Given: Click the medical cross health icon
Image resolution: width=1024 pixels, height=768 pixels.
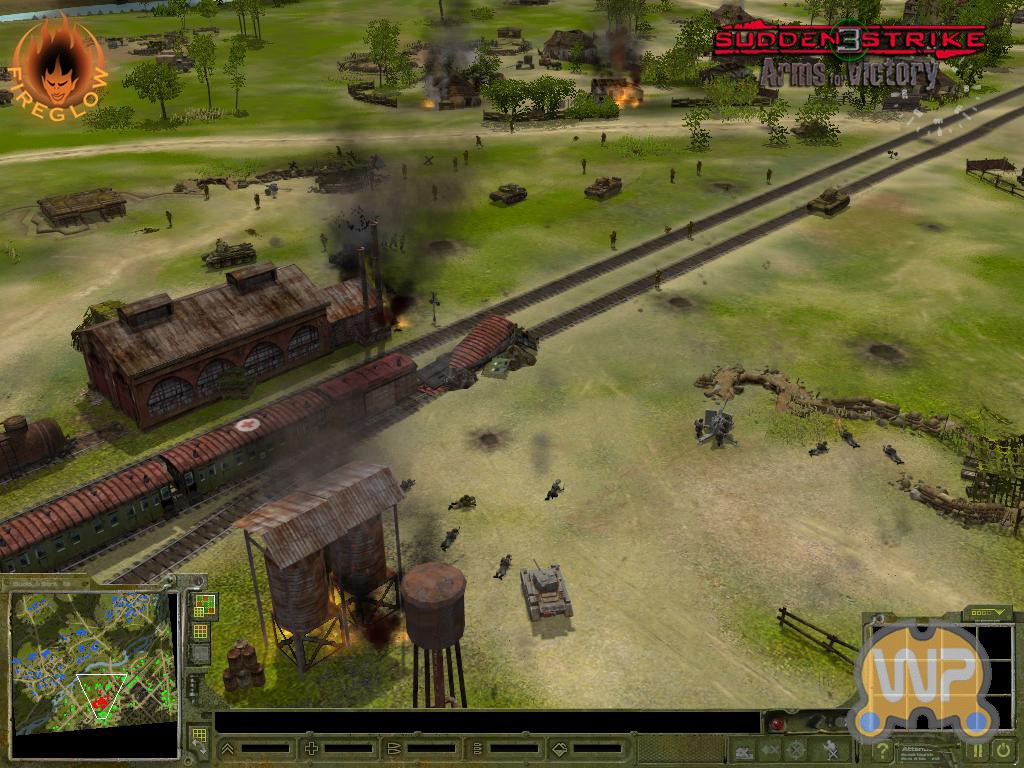Looking at the screenshot, I should point(311,748).
